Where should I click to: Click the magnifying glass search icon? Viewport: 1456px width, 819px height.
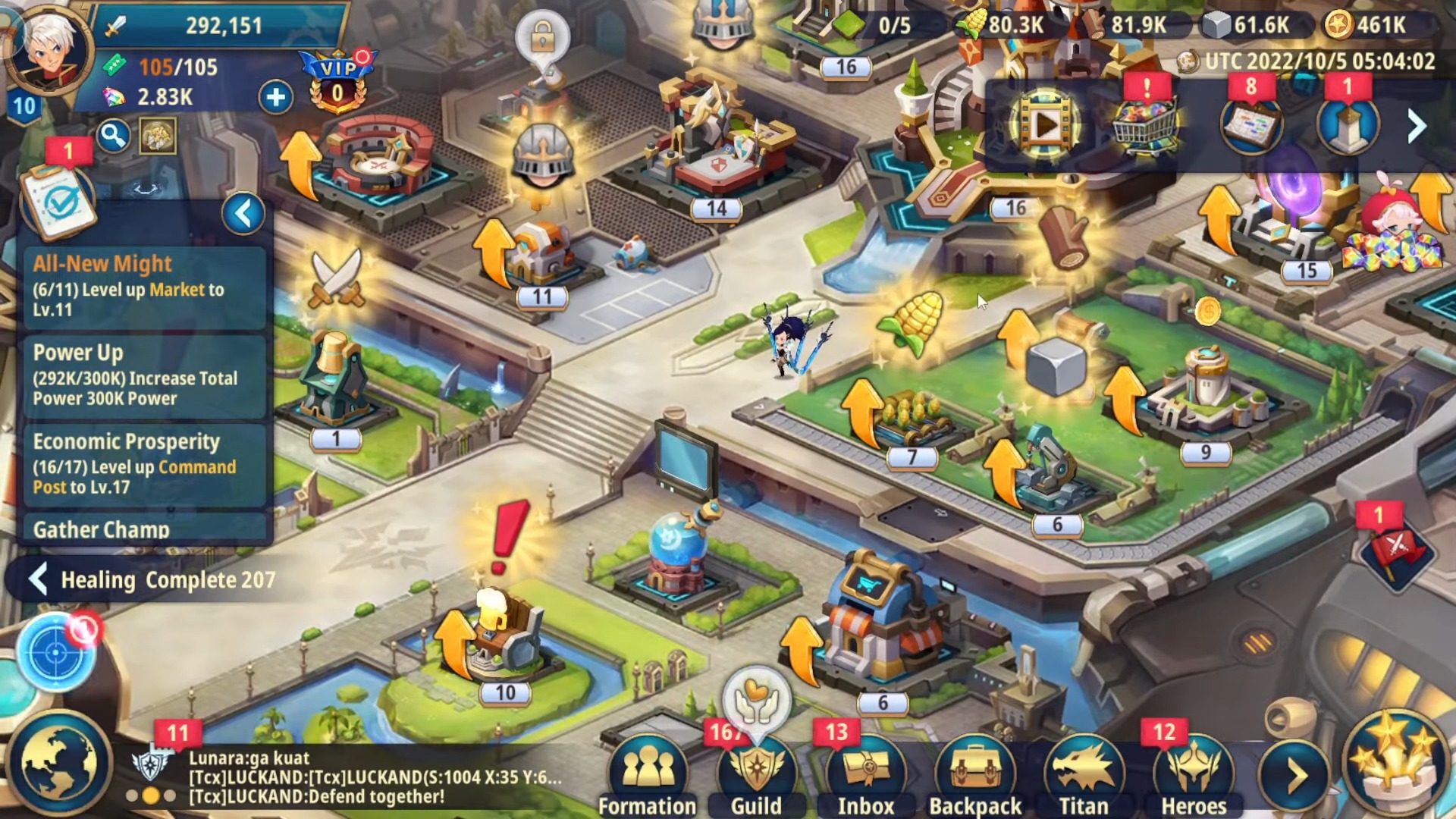pyautogui.click(x=113, y=136)
